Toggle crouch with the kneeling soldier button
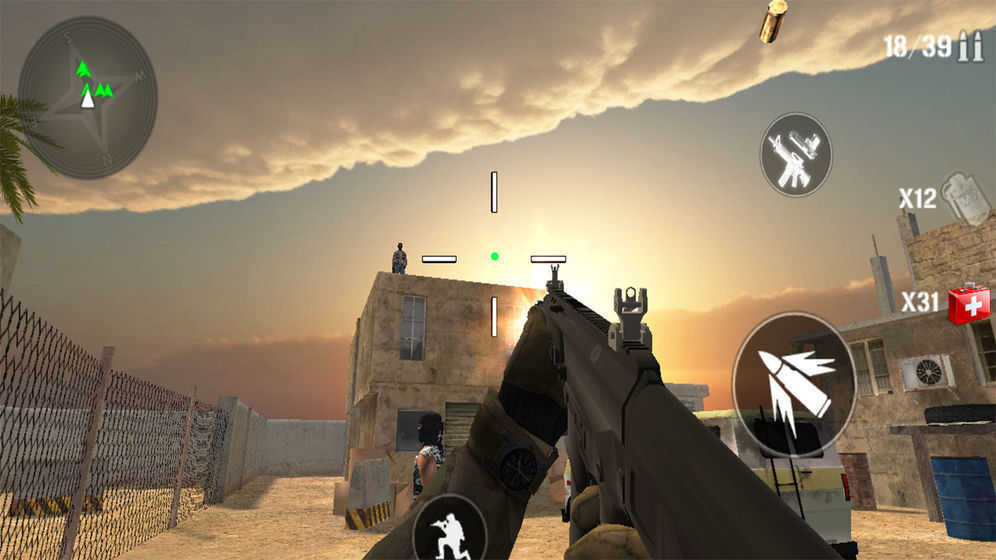 click(449, 529)
